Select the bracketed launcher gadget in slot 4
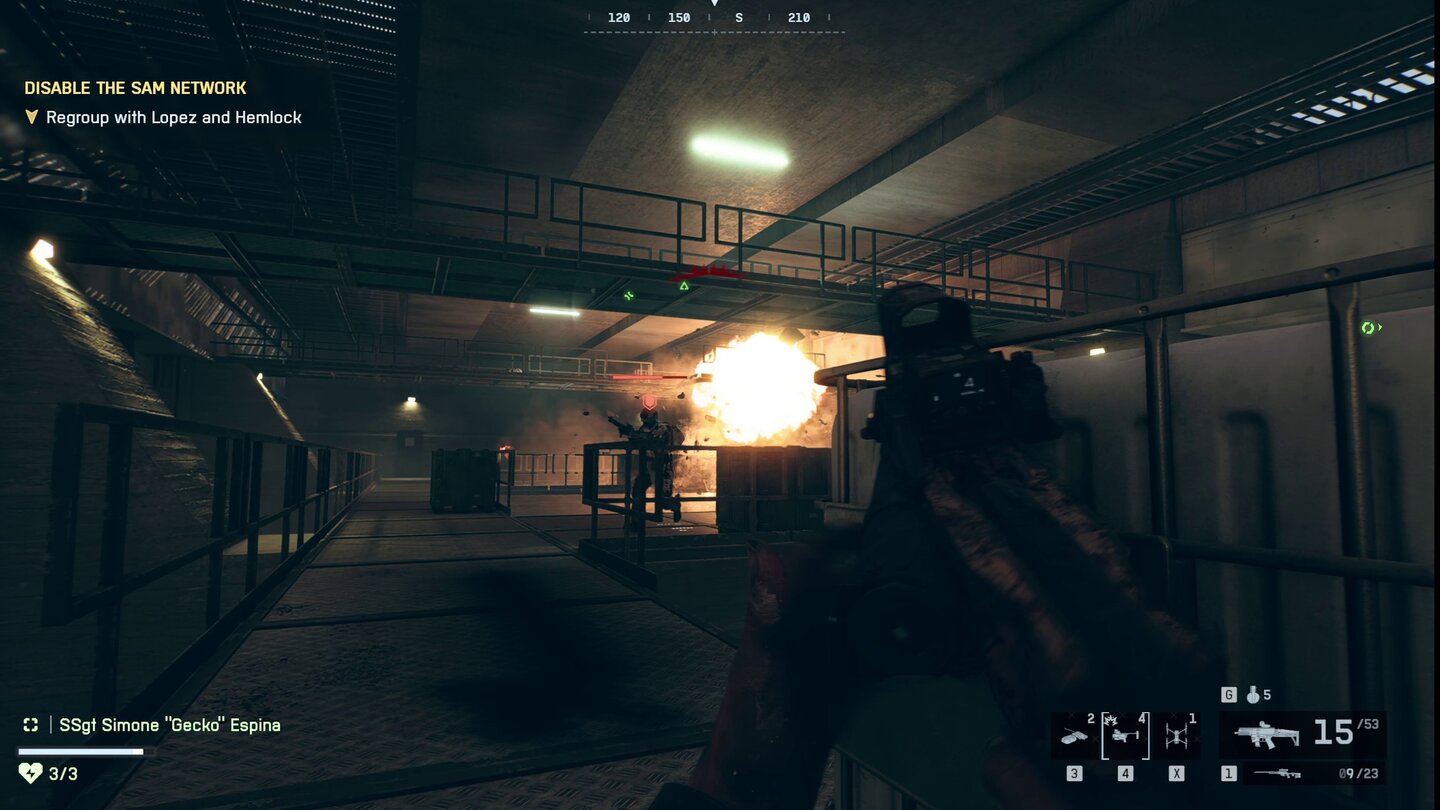 [1124, 733]
